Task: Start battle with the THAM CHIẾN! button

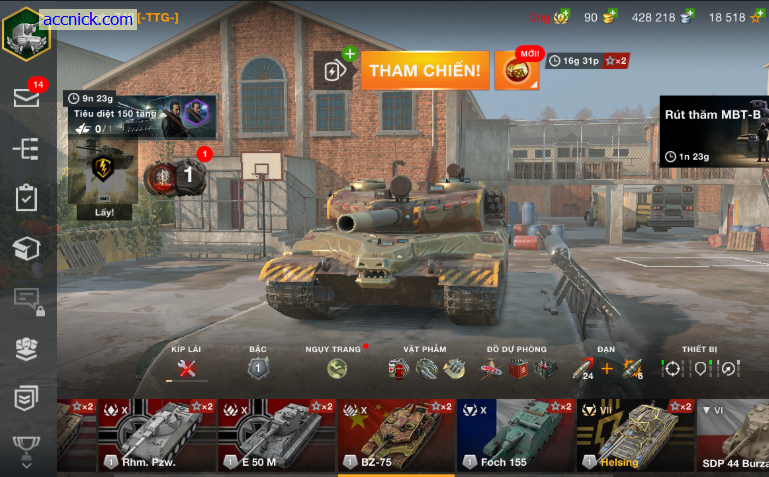Action: pos(425,71)
